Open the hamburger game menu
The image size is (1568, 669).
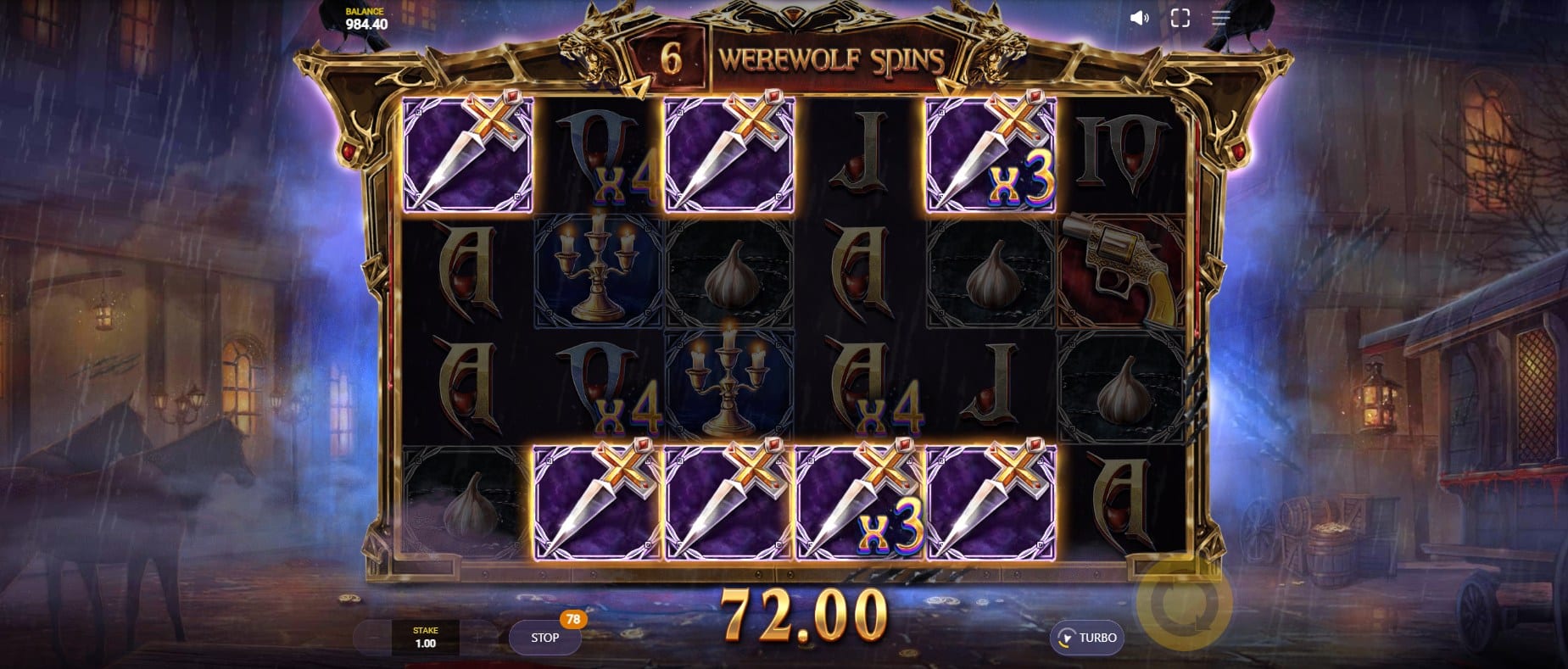pos(1220,18)
